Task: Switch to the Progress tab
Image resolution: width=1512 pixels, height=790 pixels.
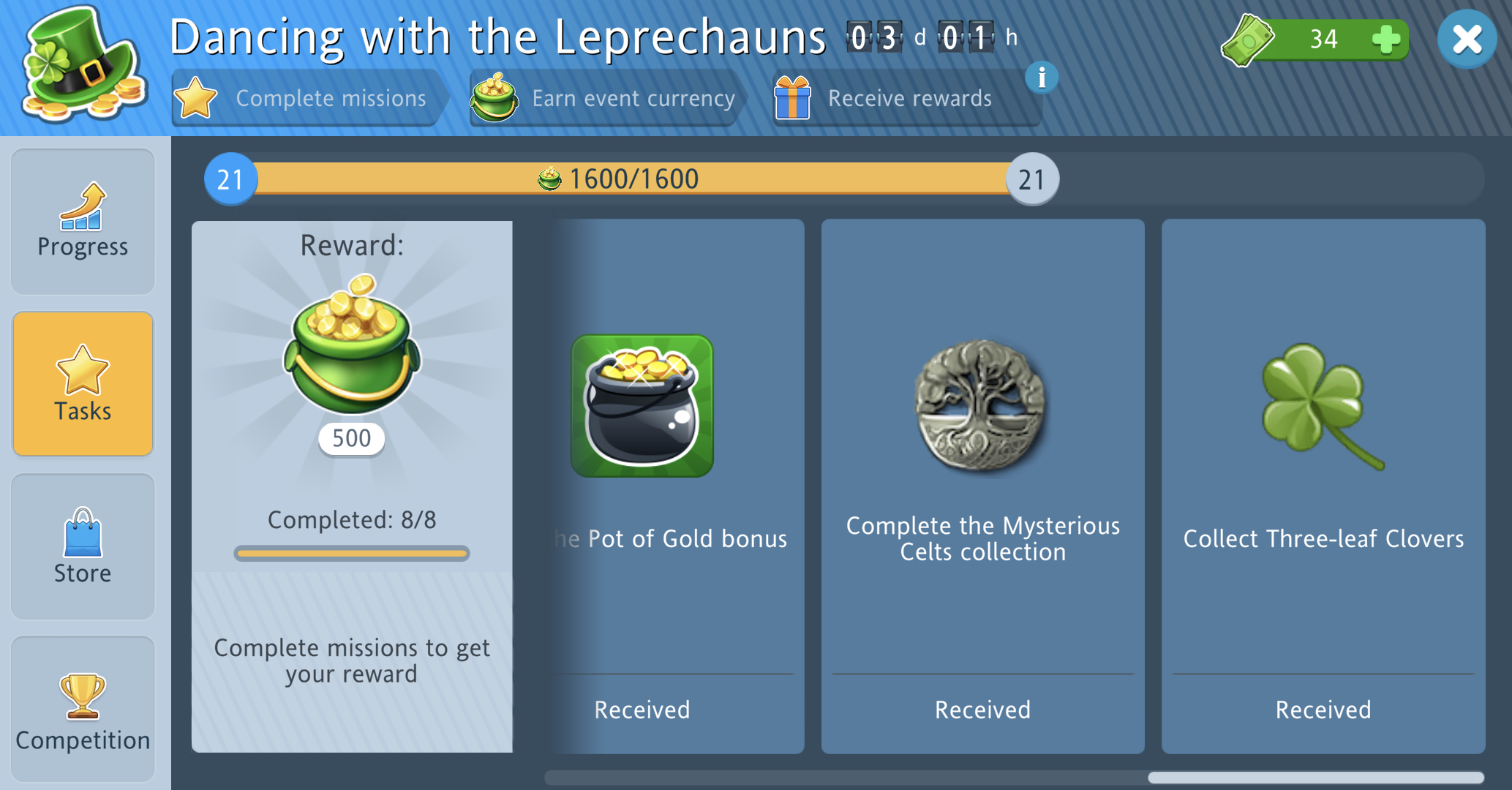Action: tap(83, 222)
